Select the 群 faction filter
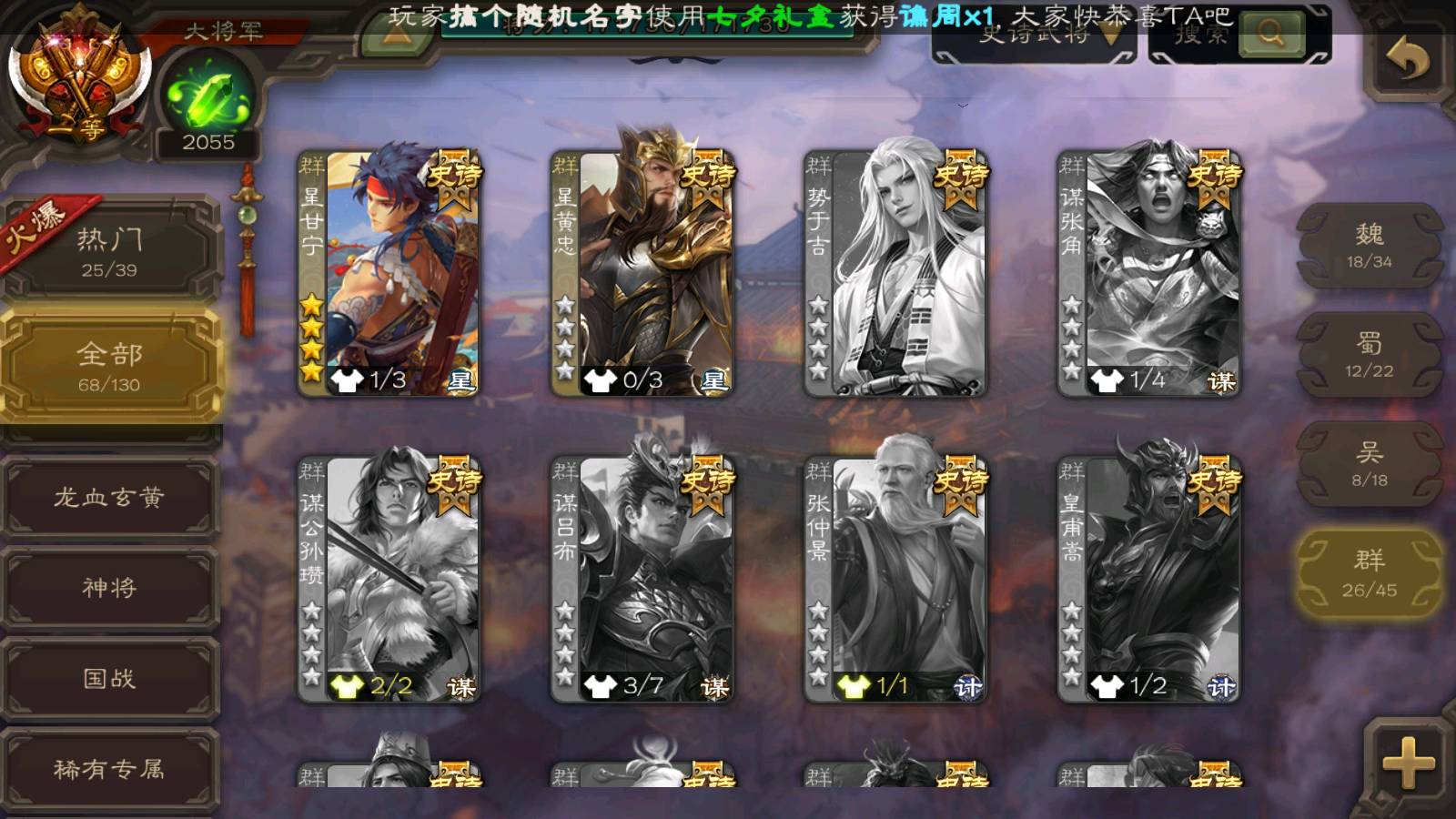 [x=1369, y=573]
